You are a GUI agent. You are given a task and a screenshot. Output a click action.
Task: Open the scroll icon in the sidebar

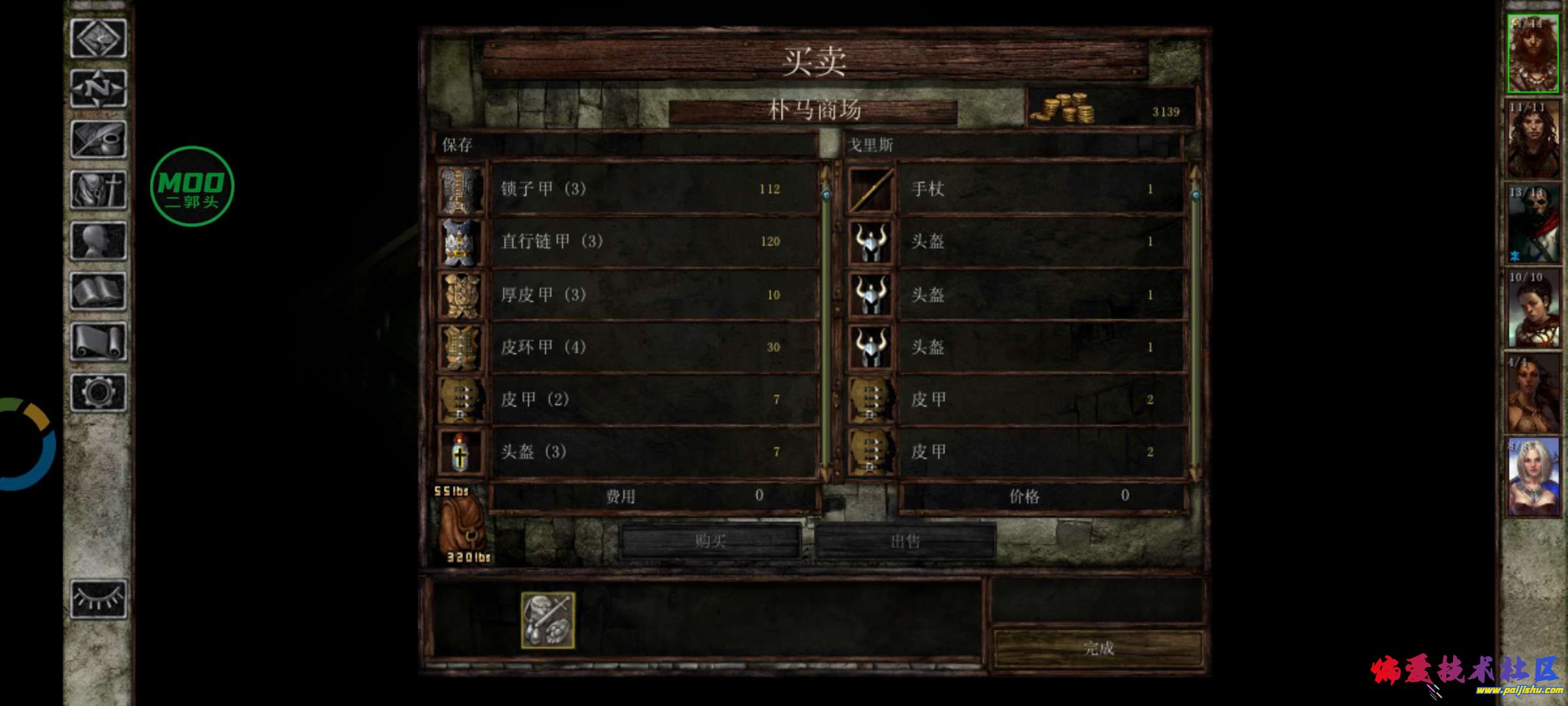click(98, 341)
